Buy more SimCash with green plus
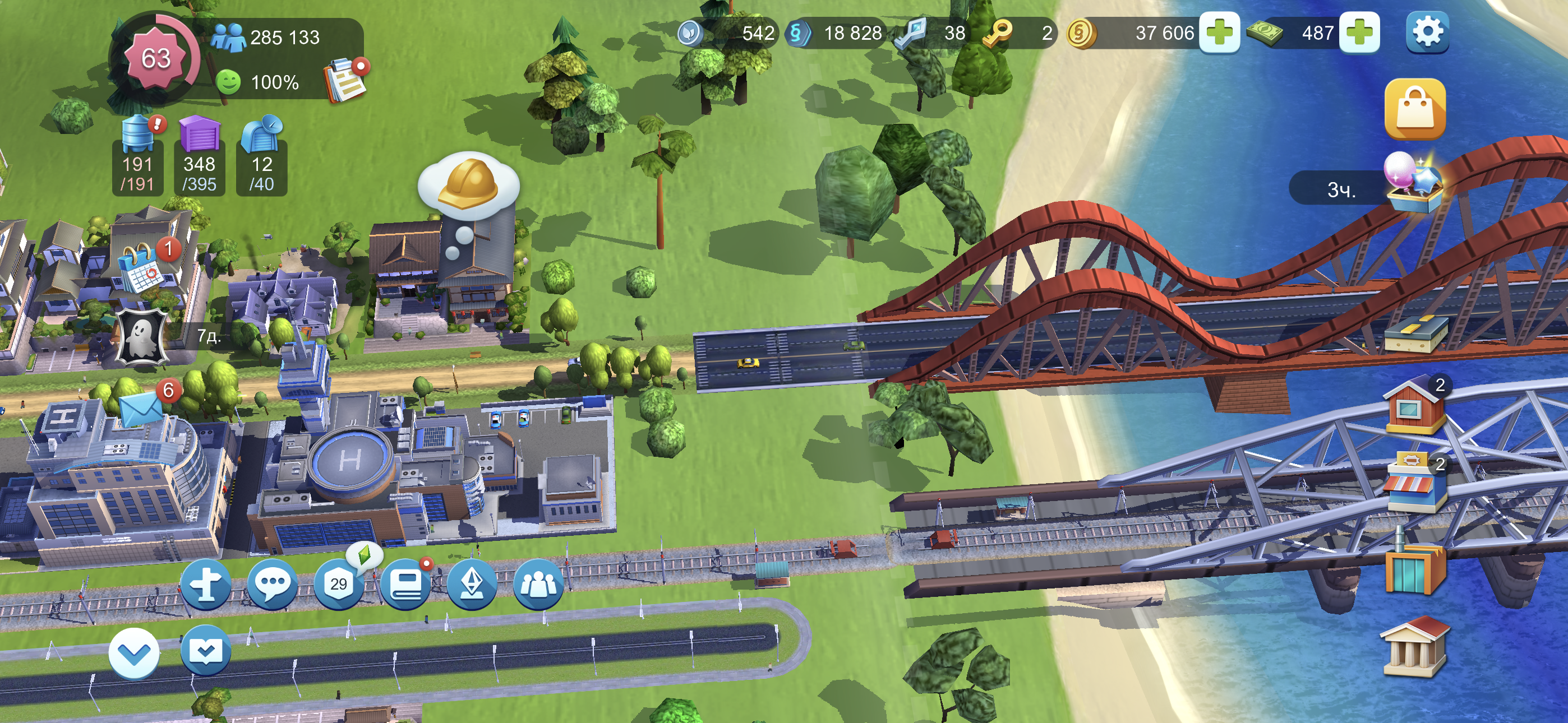 [1359, 33]
